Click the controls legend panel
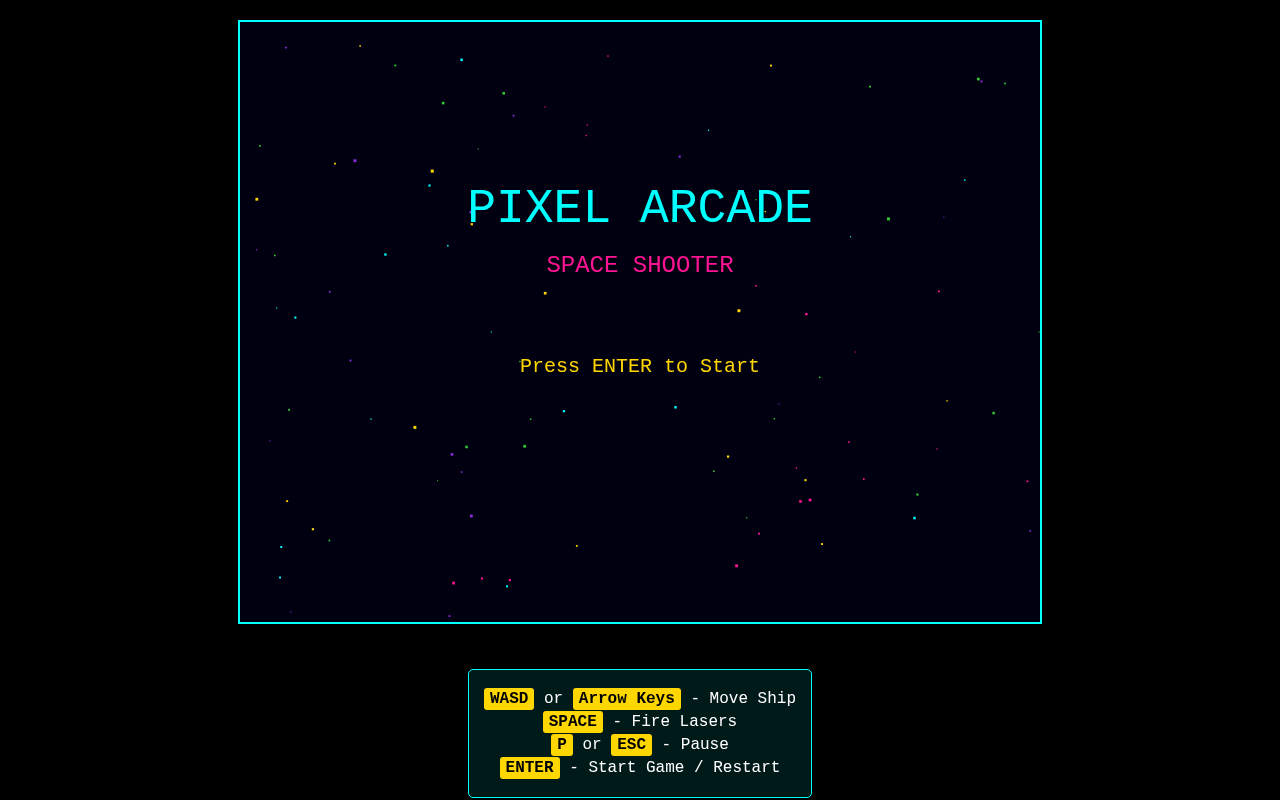The height and width of the screenshot is (800, 1280). coord(640,733)
